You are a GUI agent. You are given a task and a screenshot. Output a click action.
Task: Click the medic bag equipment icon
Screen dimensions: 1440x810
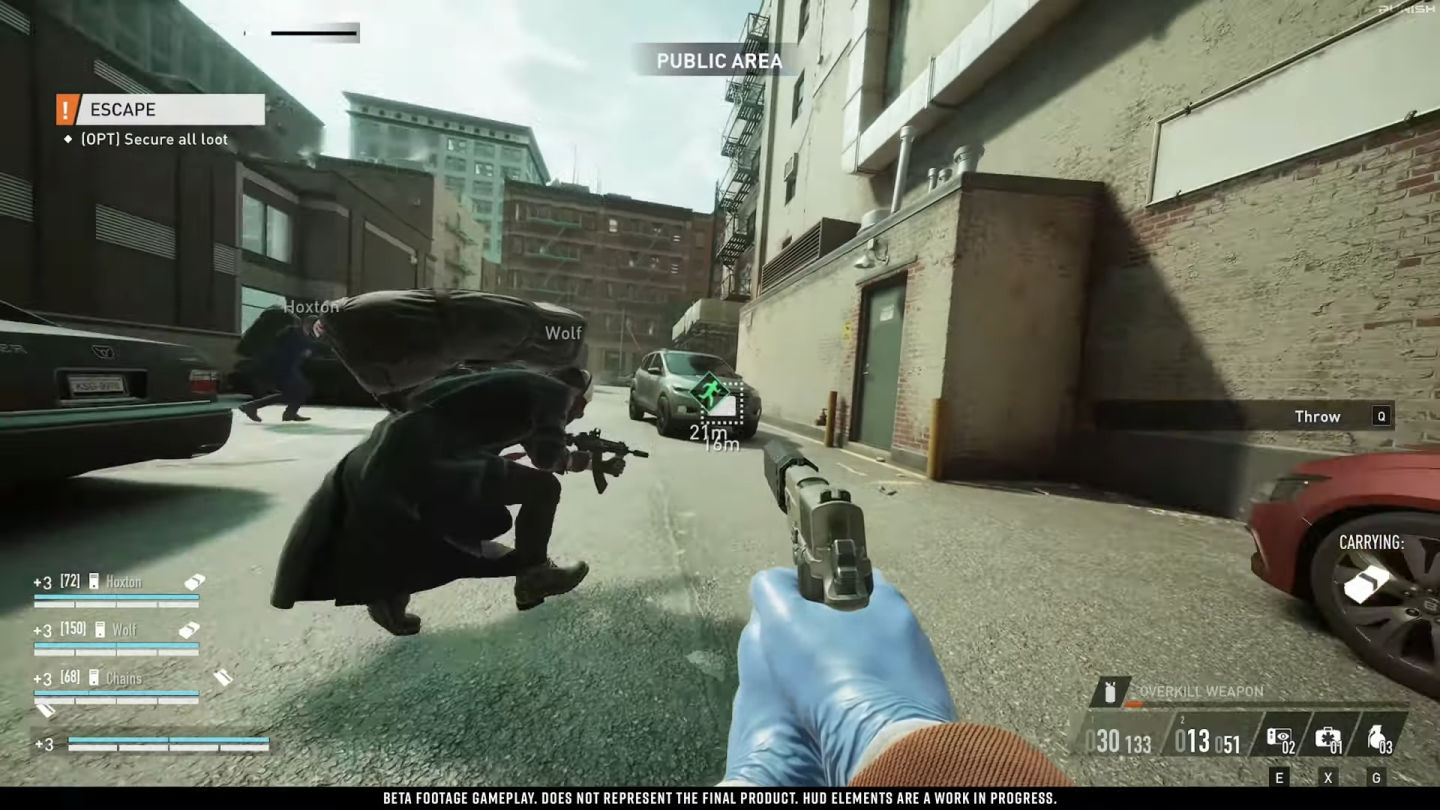click(1329, 738)
